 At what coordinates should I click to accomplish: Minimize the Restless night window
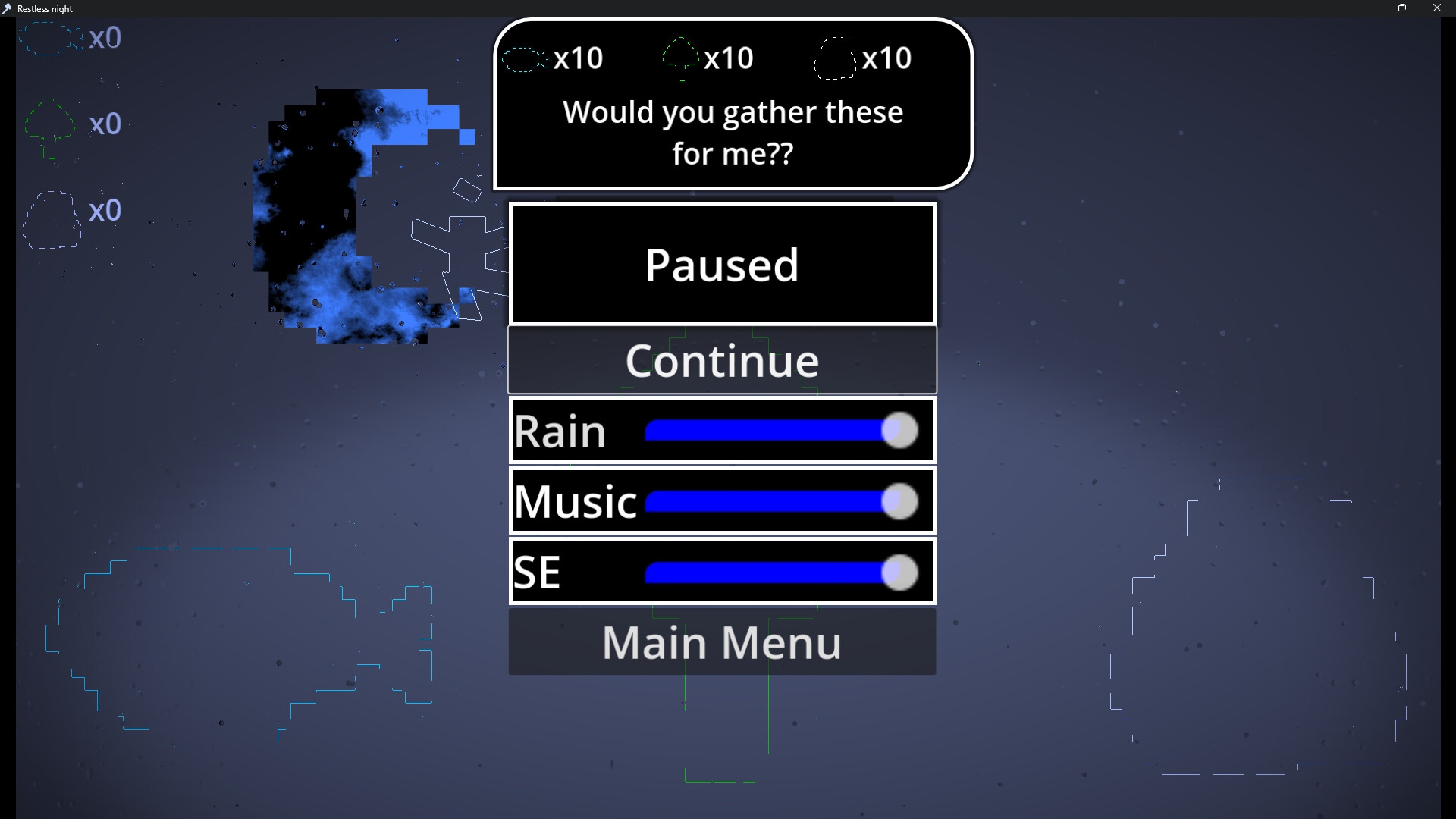click(x=1368, y=8)
